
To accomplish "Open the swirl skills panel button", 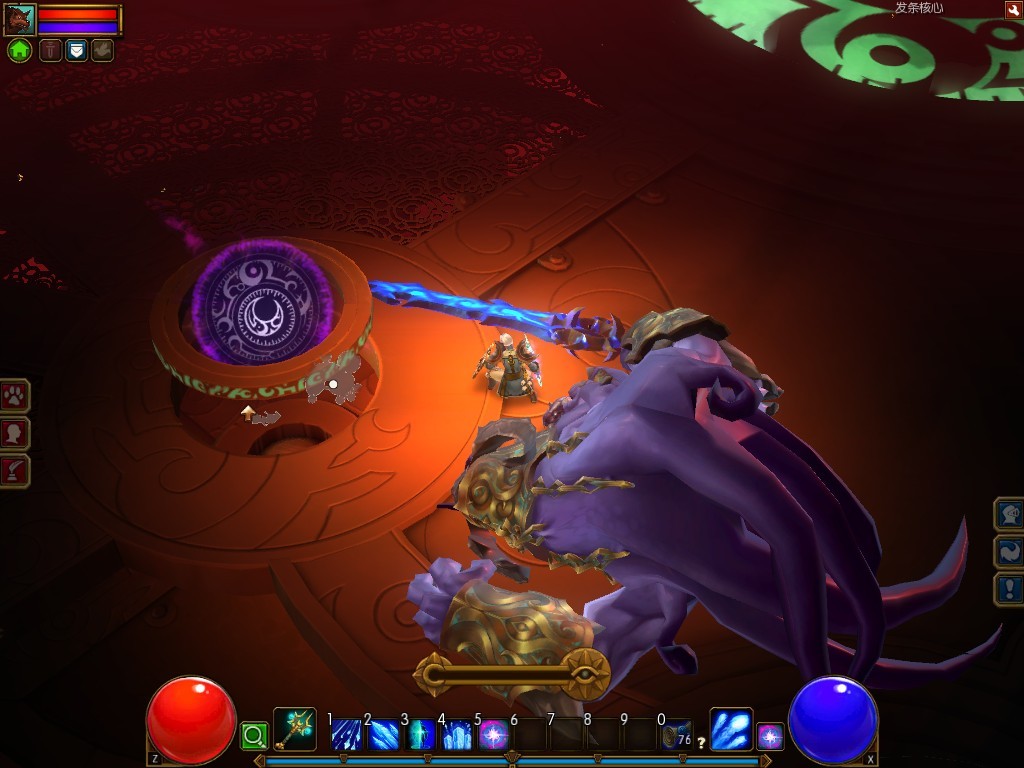I will pos(1008,551).
